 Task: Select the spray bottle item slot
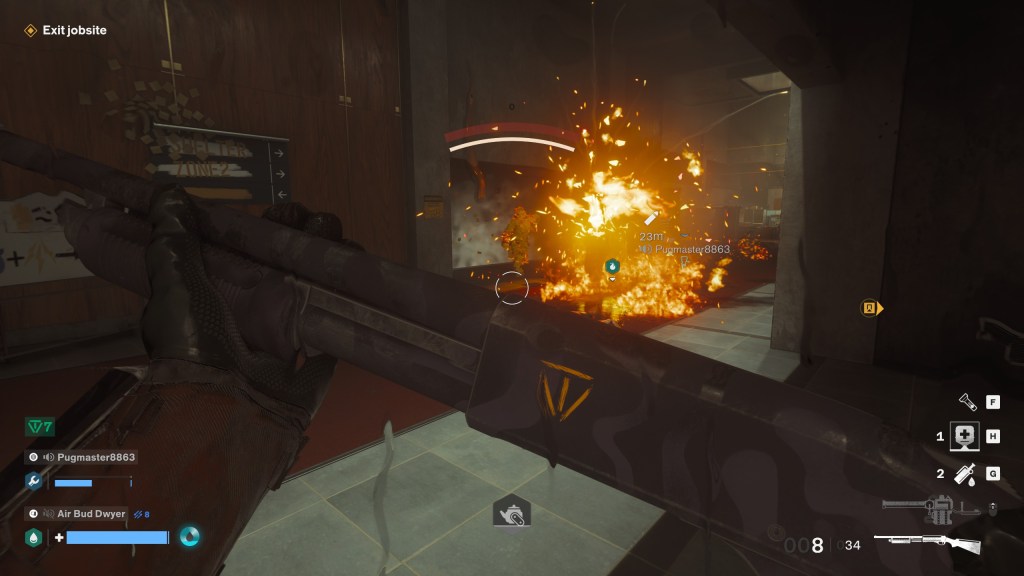tap(965, 474)
